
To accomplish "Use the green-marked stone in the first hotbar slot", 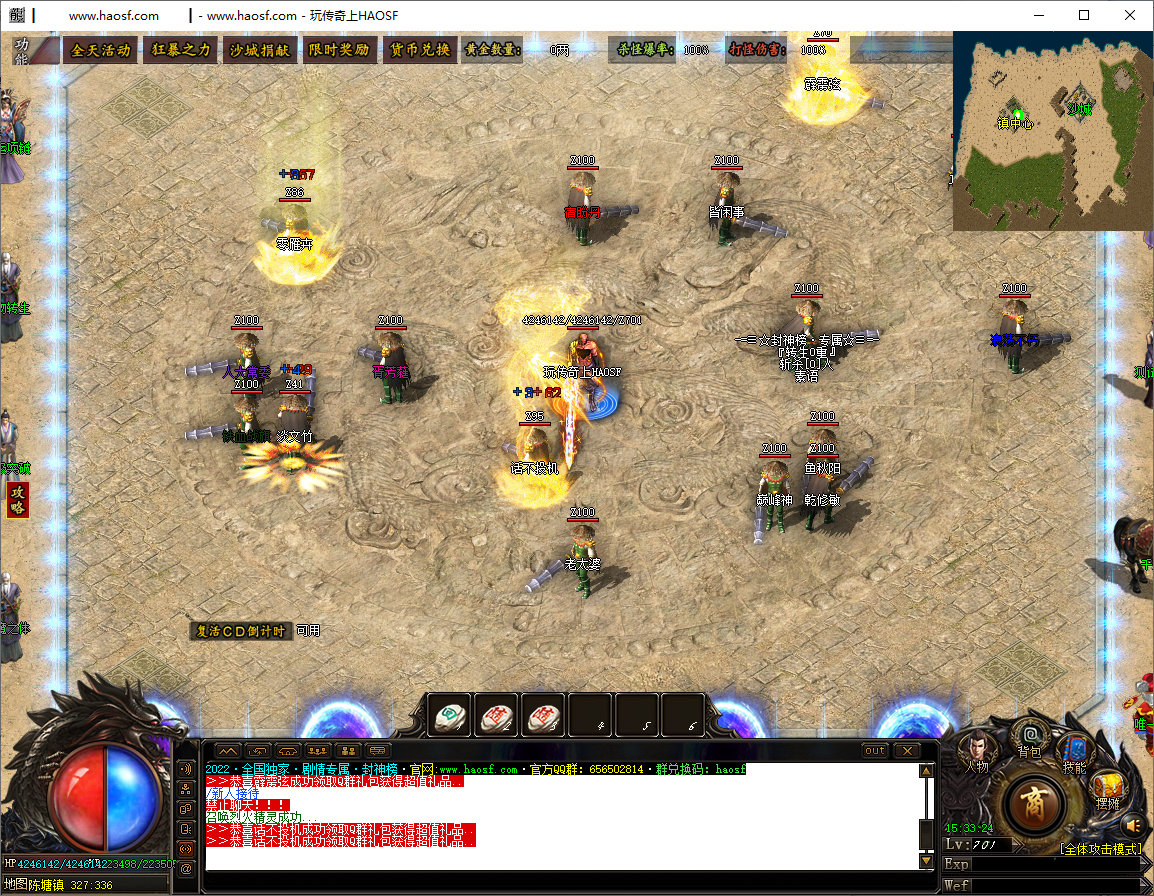I will coord(449,715).
